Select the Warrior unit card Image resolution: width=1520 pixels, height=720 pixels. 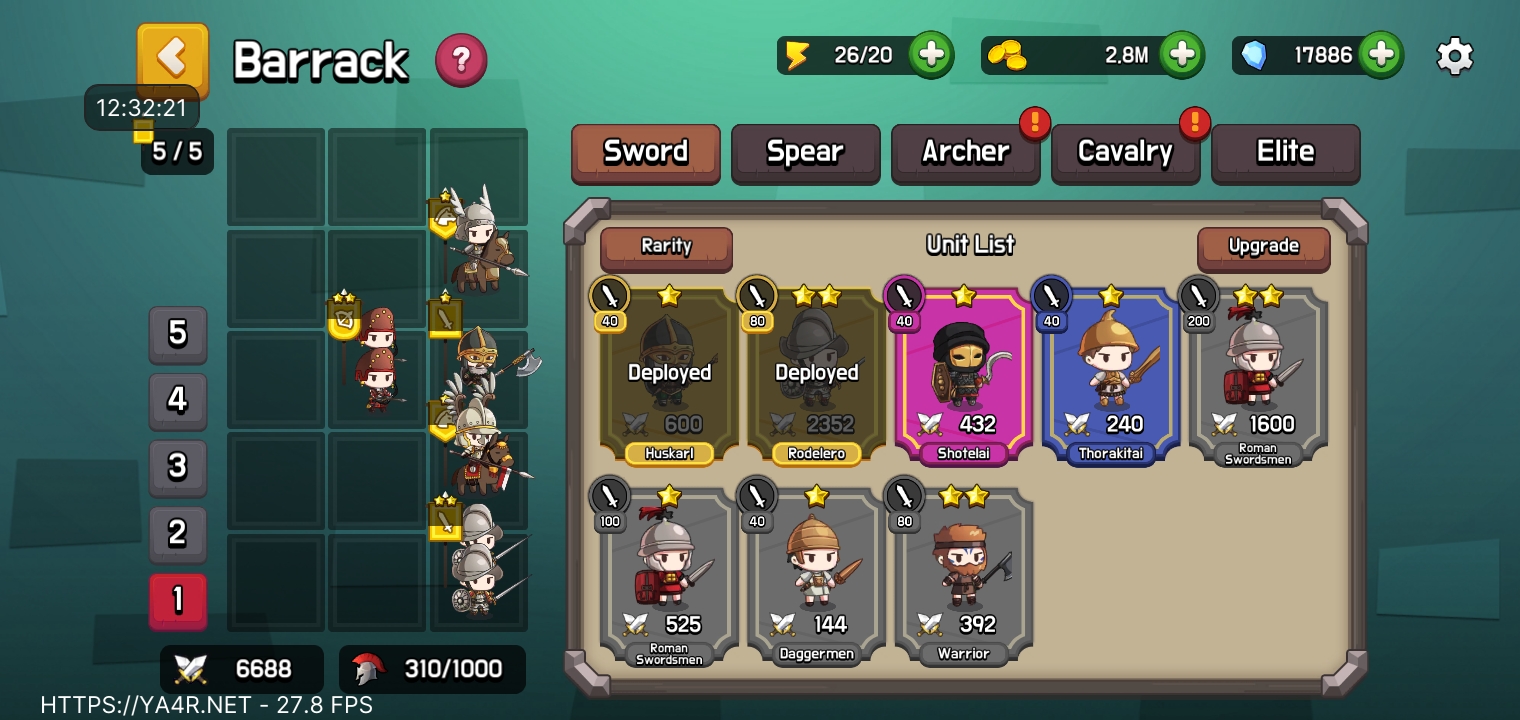click(x=963, y=575)
